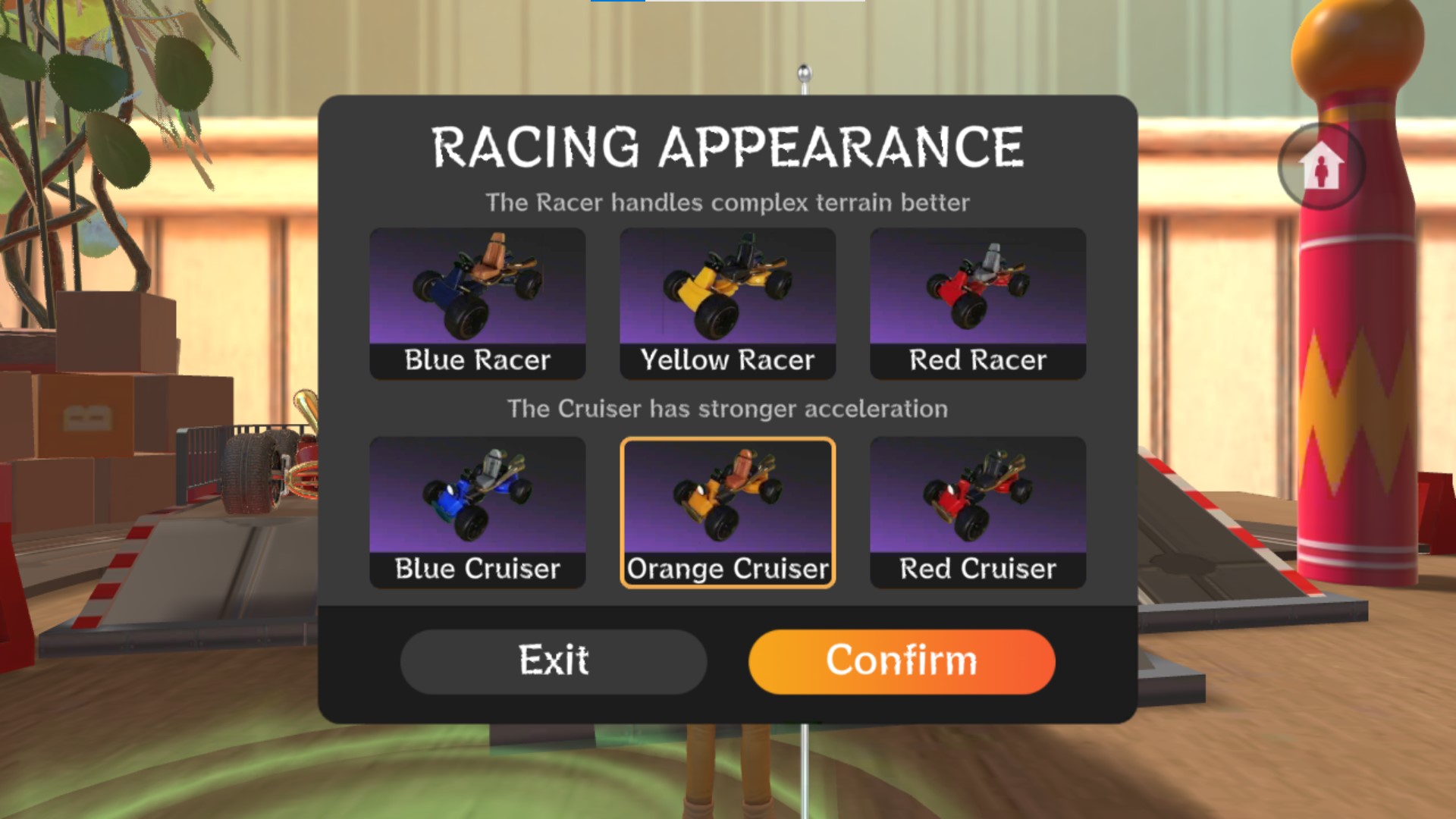This screenshot has width=1456, height=819.
Task: Click the Blue Racer name label
Action: [477, 359]
